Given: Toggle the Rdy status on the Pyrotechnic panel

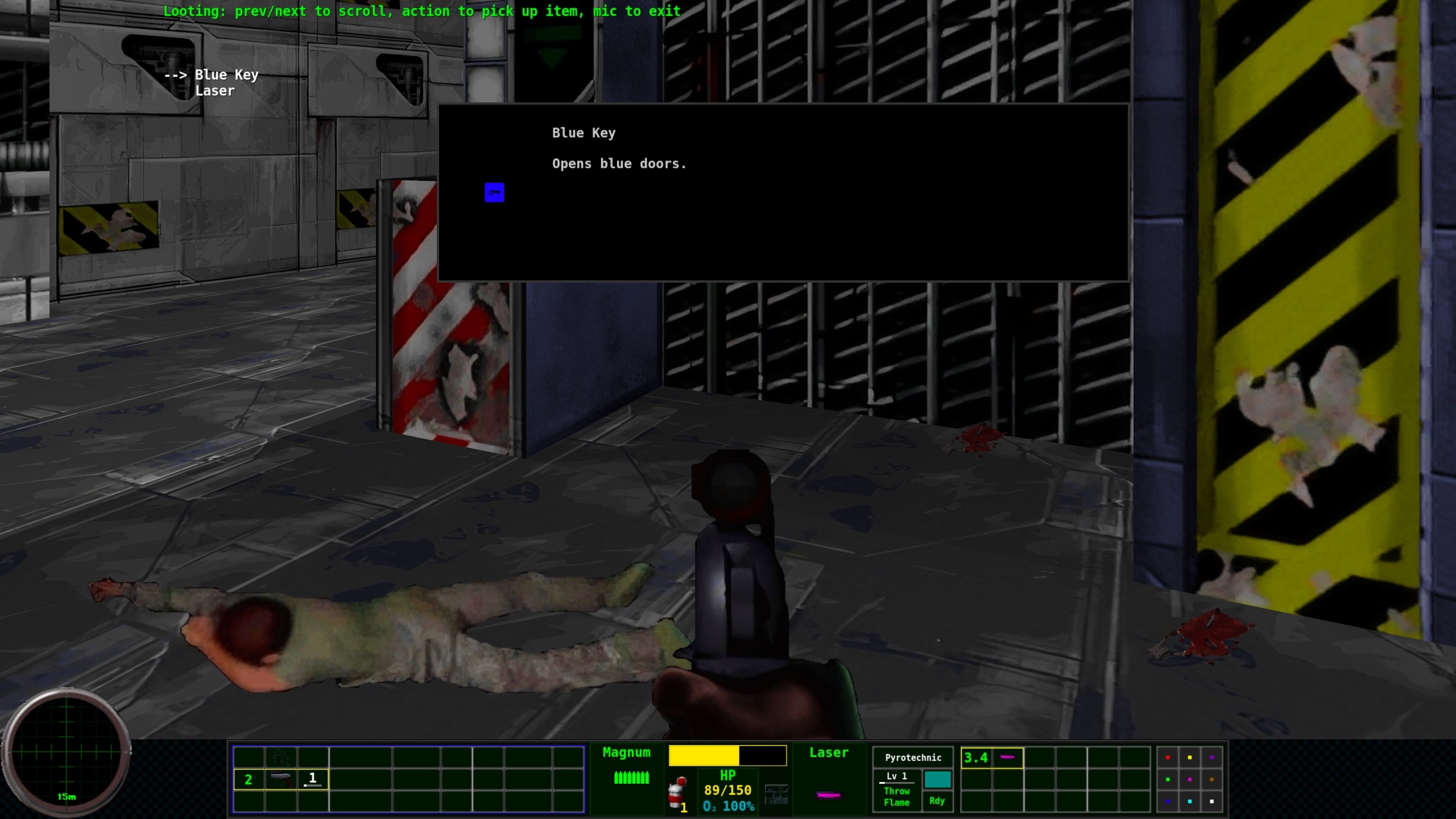Looking at the screenshot, I should (936, 800).
